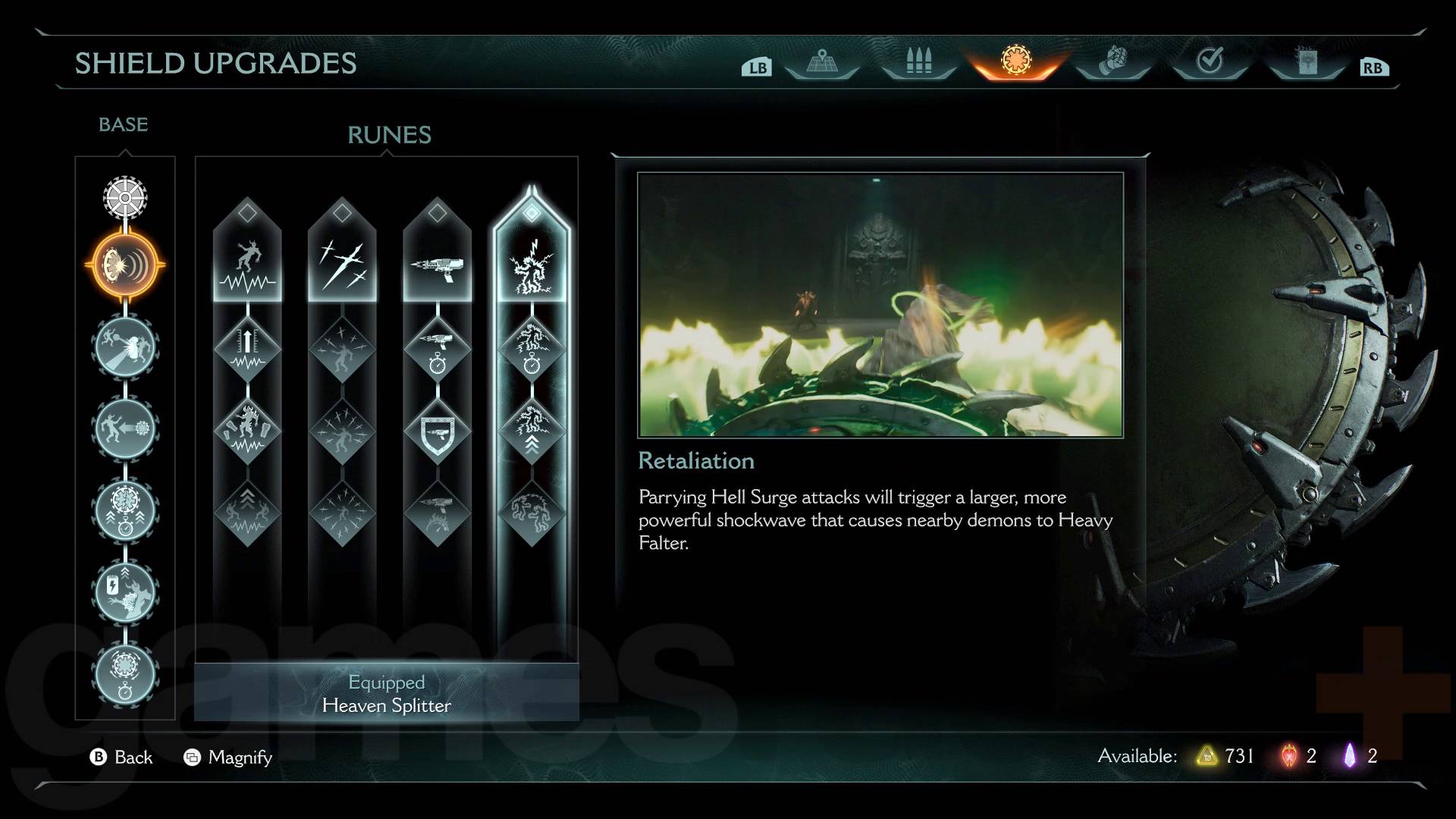Pick the turret shield crest upgrade

(437, 432)
